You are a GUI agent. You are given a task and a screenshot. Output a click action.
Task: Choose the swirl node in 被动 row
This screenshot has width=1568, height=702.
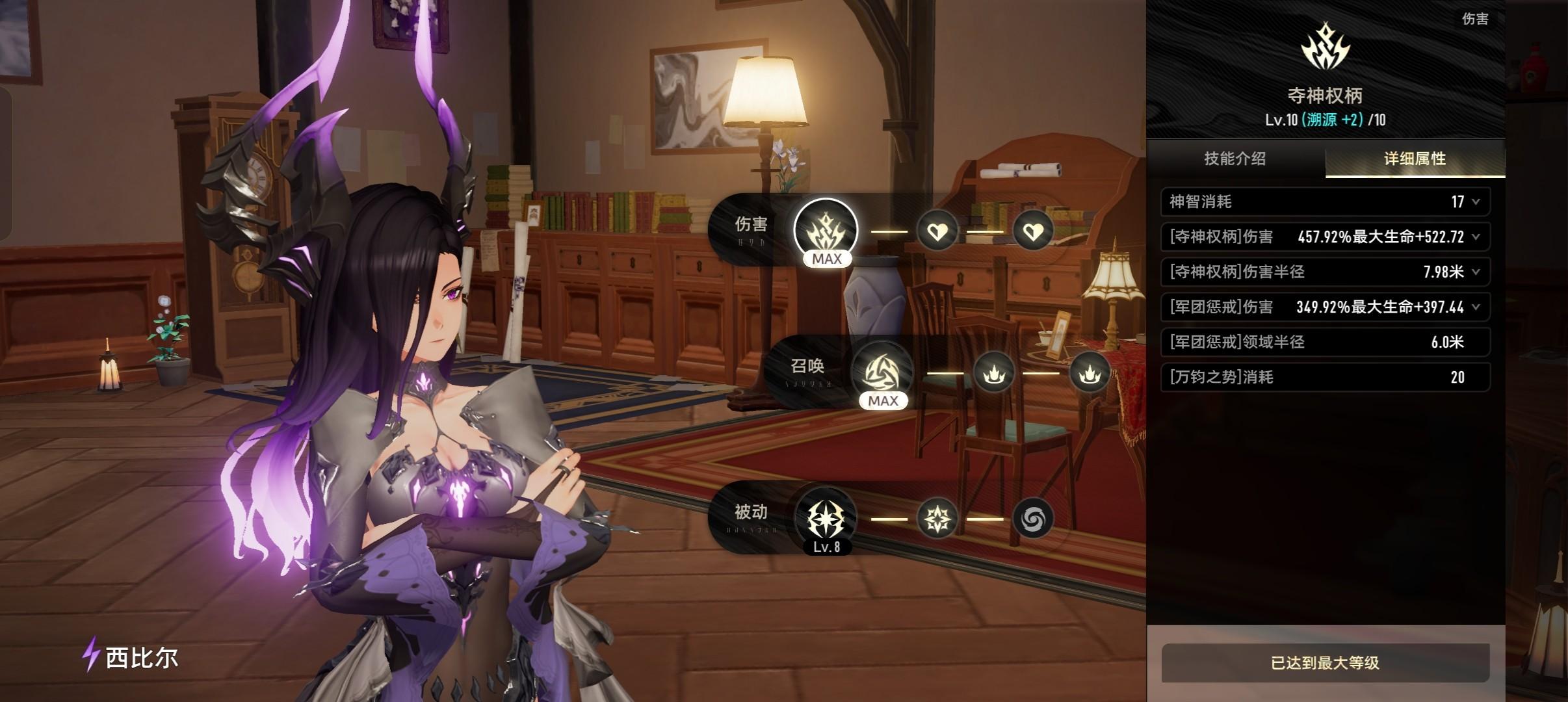1033,519
